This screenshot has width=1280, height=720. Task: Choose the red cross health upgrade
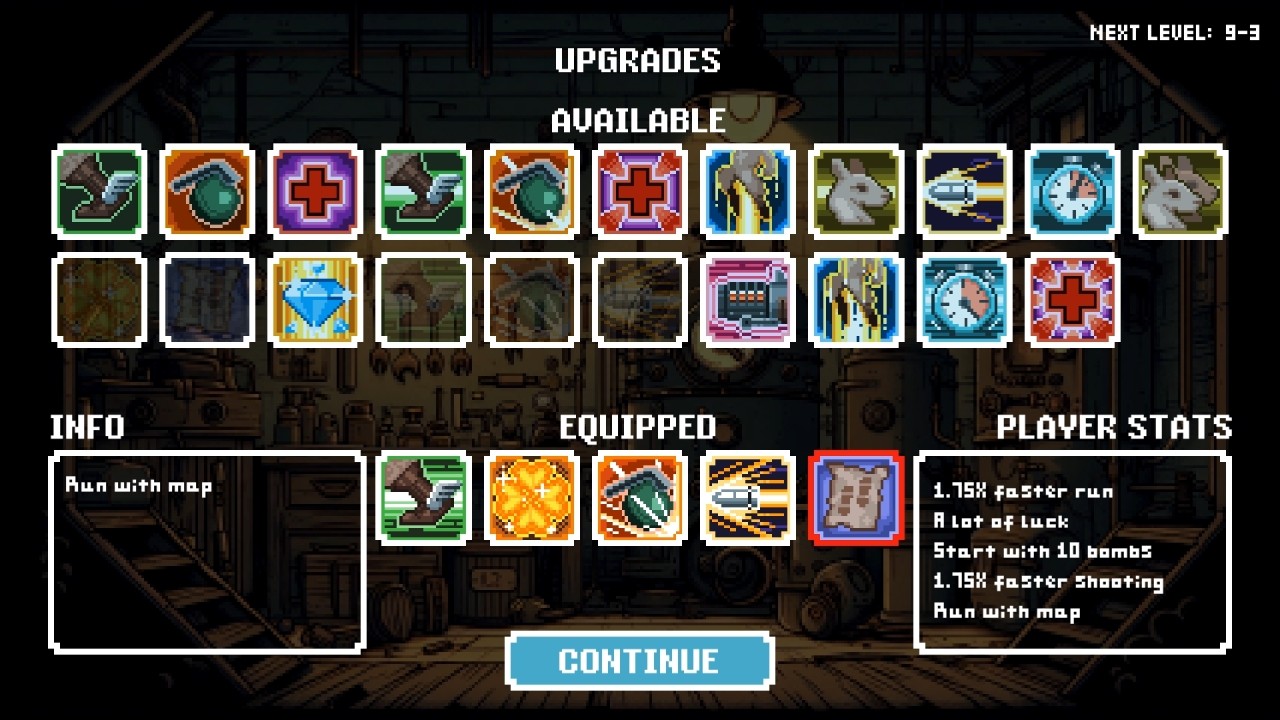coord(314,192)
